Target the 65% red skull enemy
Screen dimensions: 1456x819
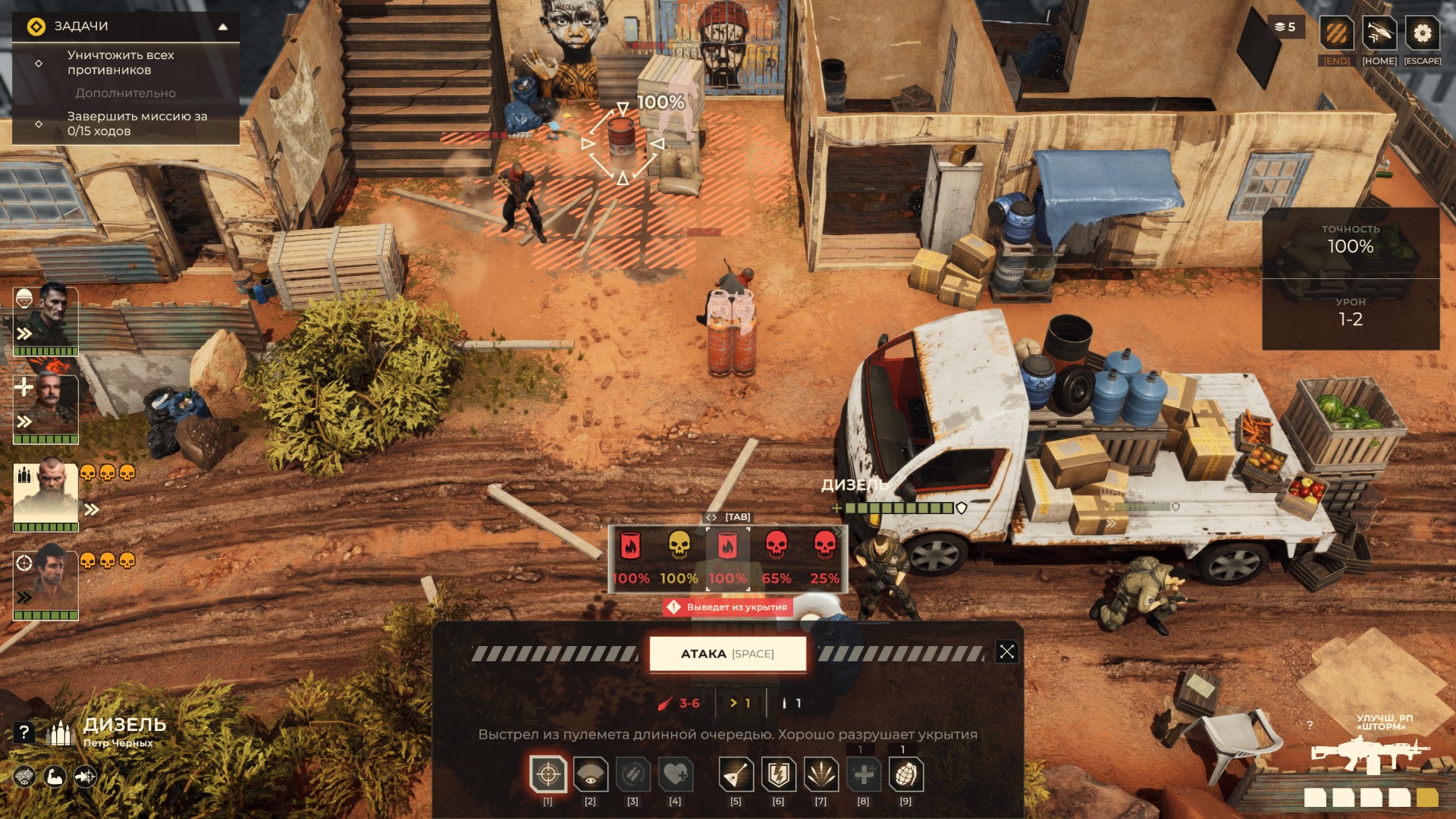coord(776,557)
